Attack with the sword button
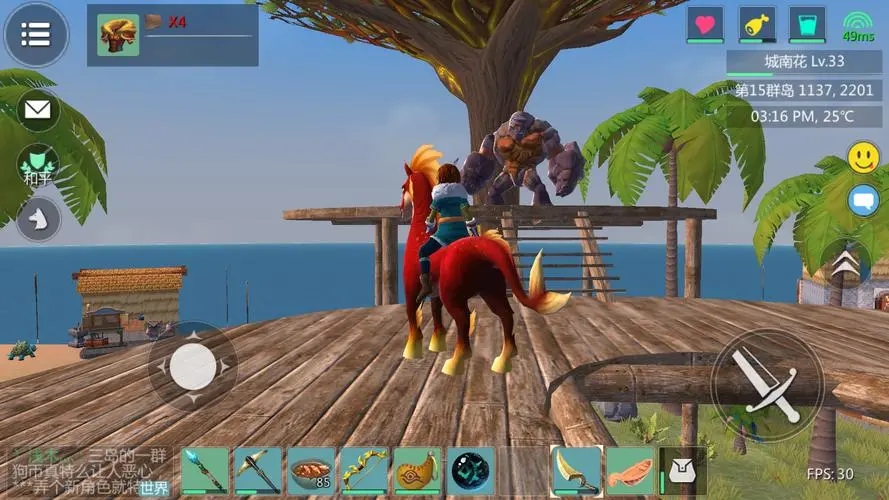The width and height of the screenshot is (889, 500). pos(767,384)
